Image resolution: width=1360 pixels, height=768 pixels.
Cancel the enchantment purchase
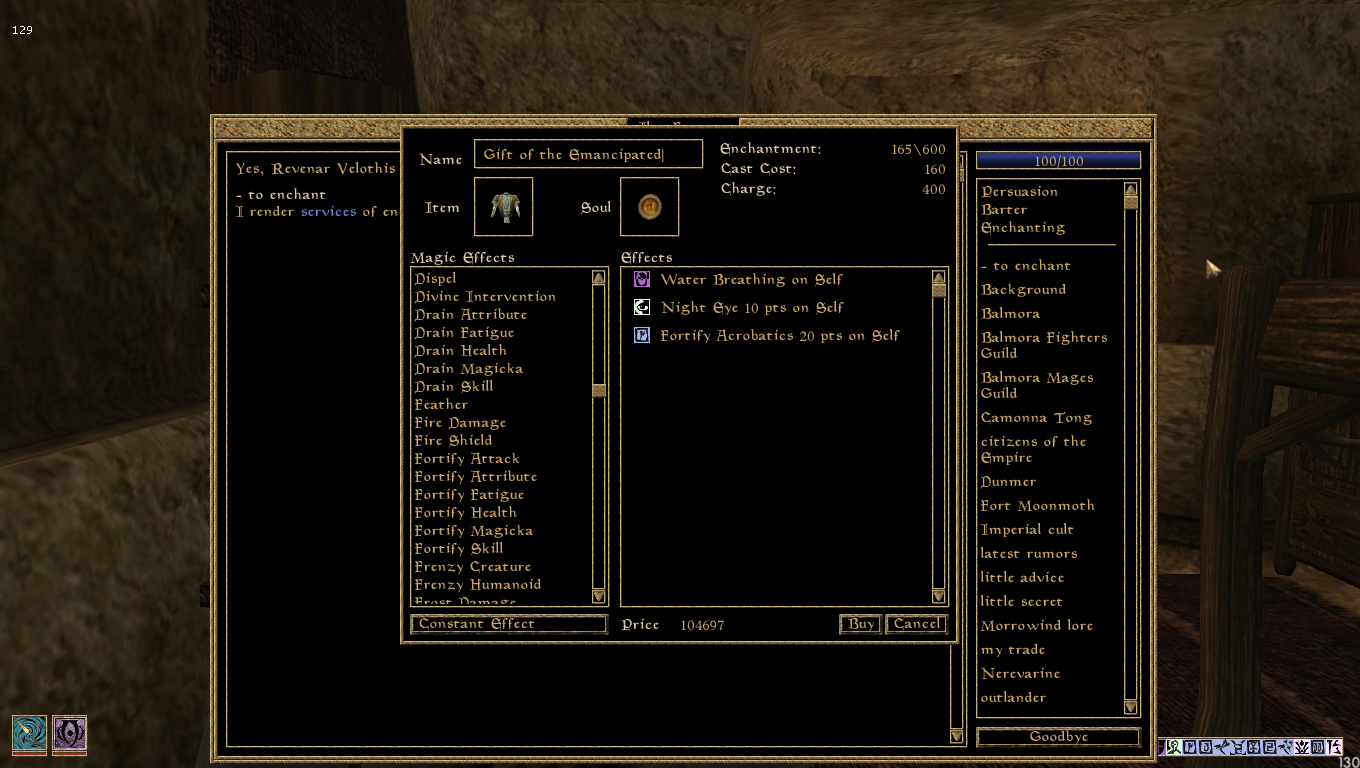coord(915,623)
